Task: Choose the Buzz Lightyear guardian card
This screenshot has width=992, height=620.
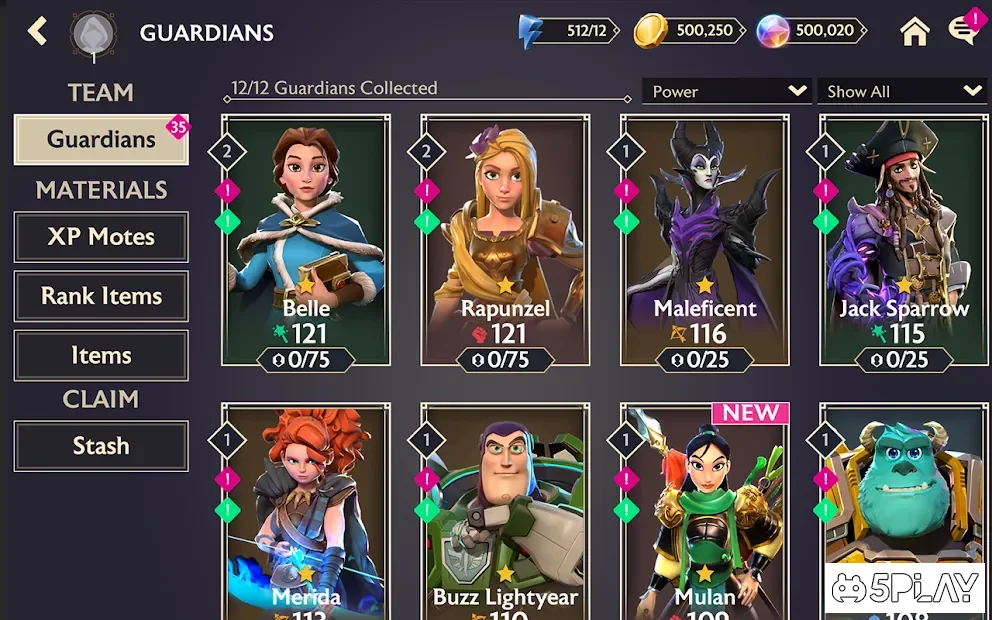Action: [x=505, y=510]
